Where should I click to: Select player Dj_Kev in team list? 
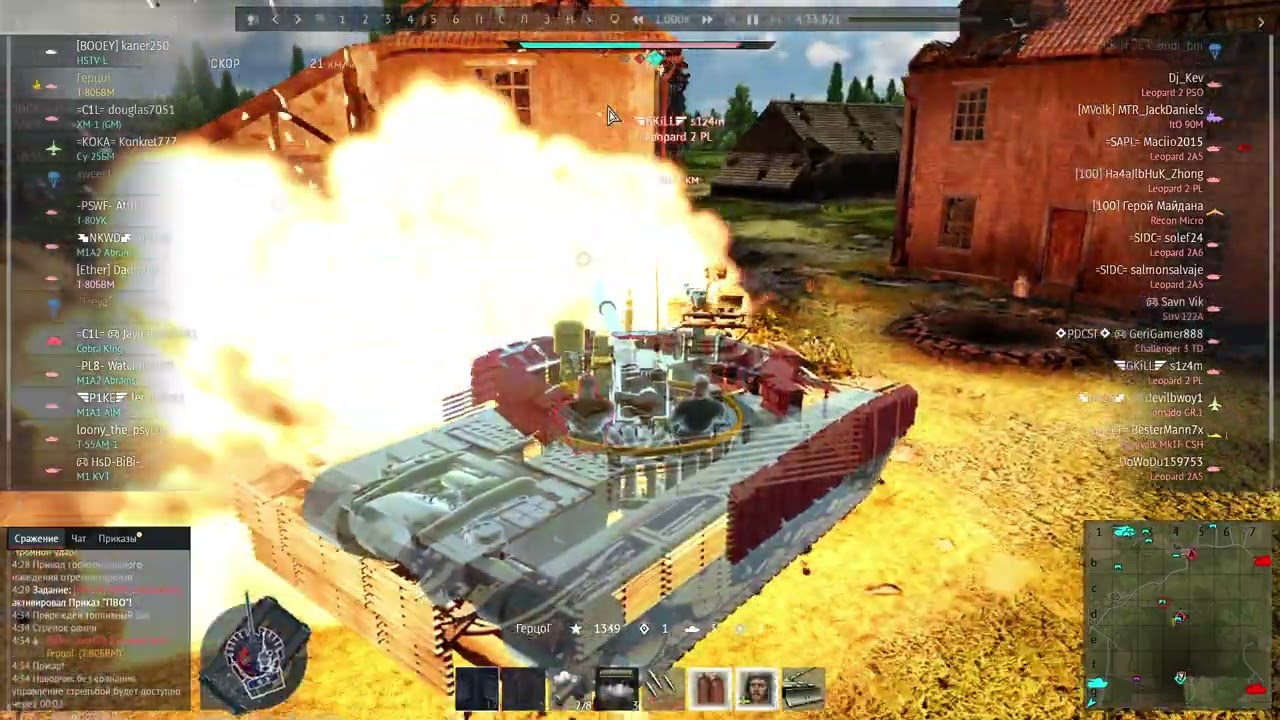[x=1185, y=78]
